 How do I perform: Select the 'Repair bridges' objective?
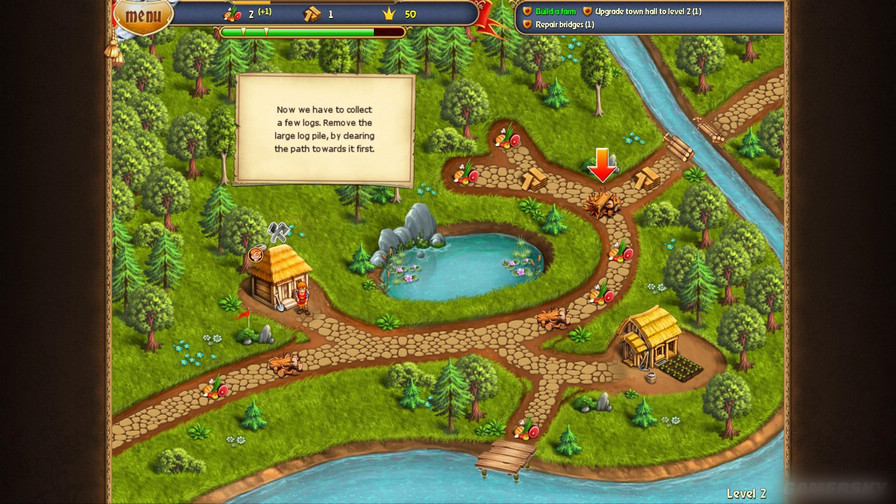click(564, 24)
